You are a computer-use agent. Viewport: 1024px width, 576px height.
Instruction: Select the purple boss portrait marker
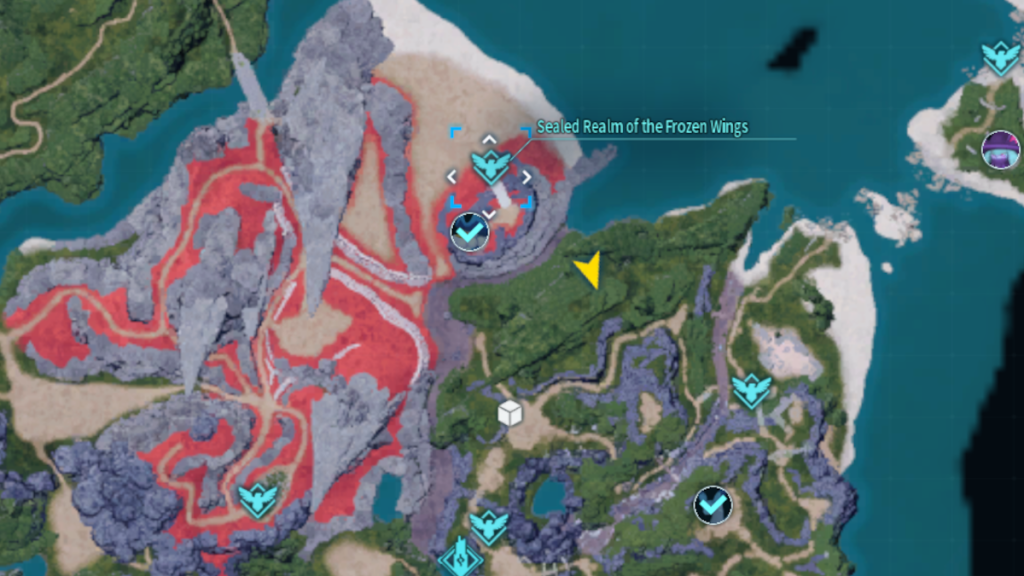click(1000, 150)
